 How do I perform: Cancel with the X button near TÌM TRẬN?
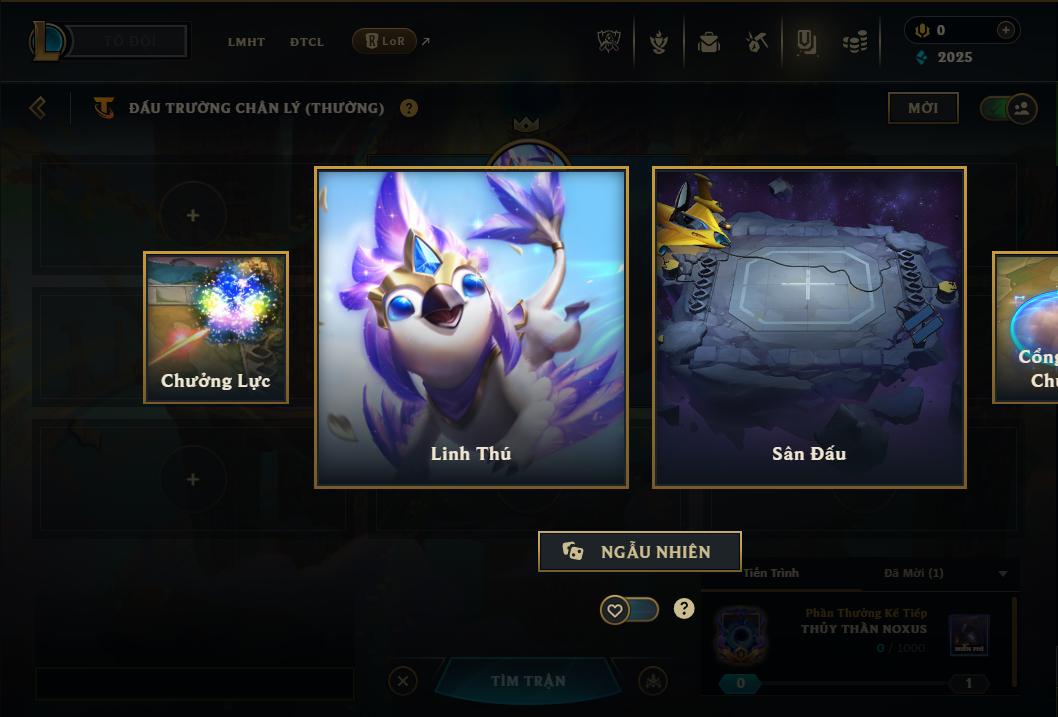click(x=403, y=681)
